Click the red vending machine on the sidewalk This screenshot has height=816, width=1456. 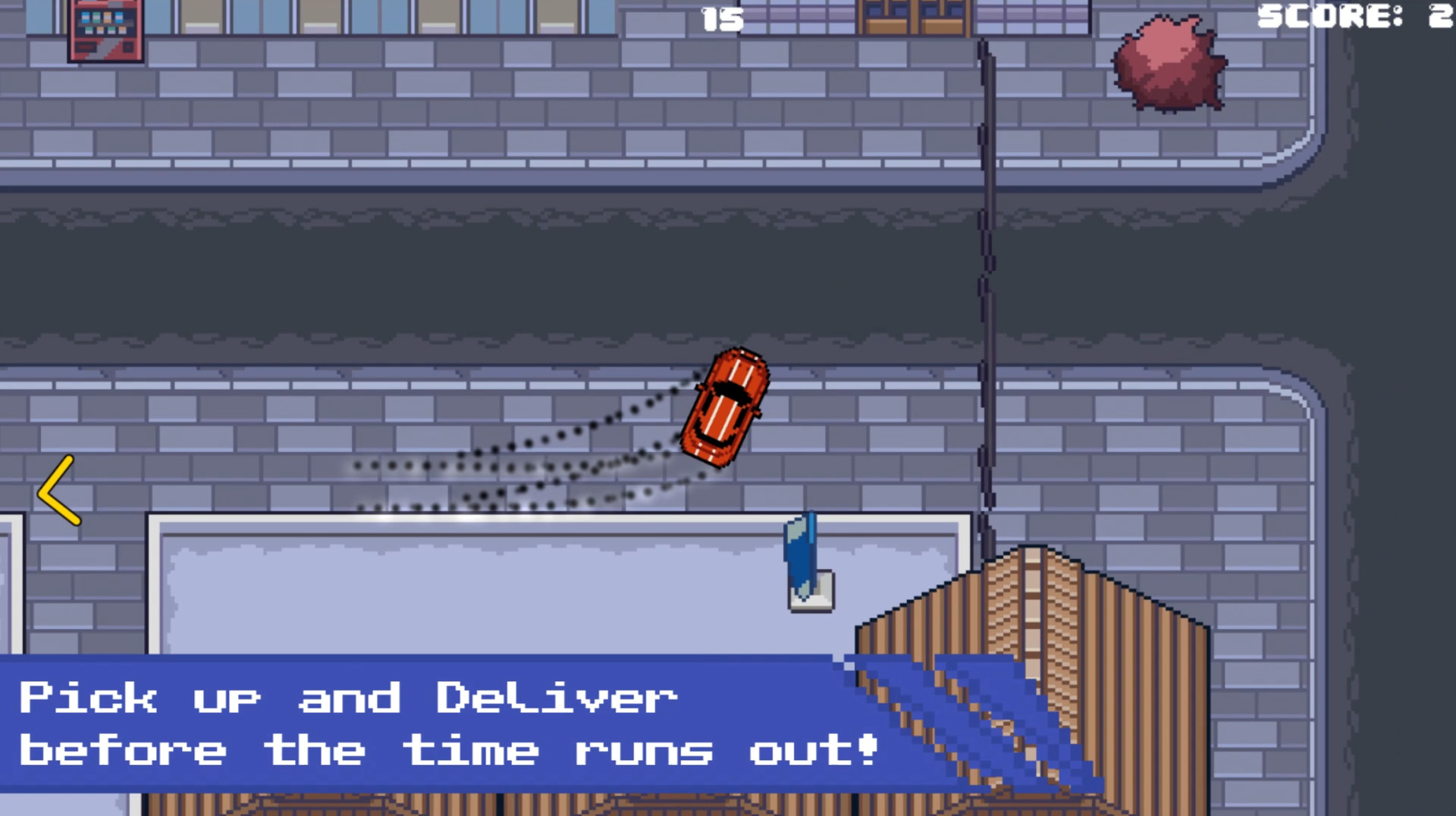pos(106,30)
